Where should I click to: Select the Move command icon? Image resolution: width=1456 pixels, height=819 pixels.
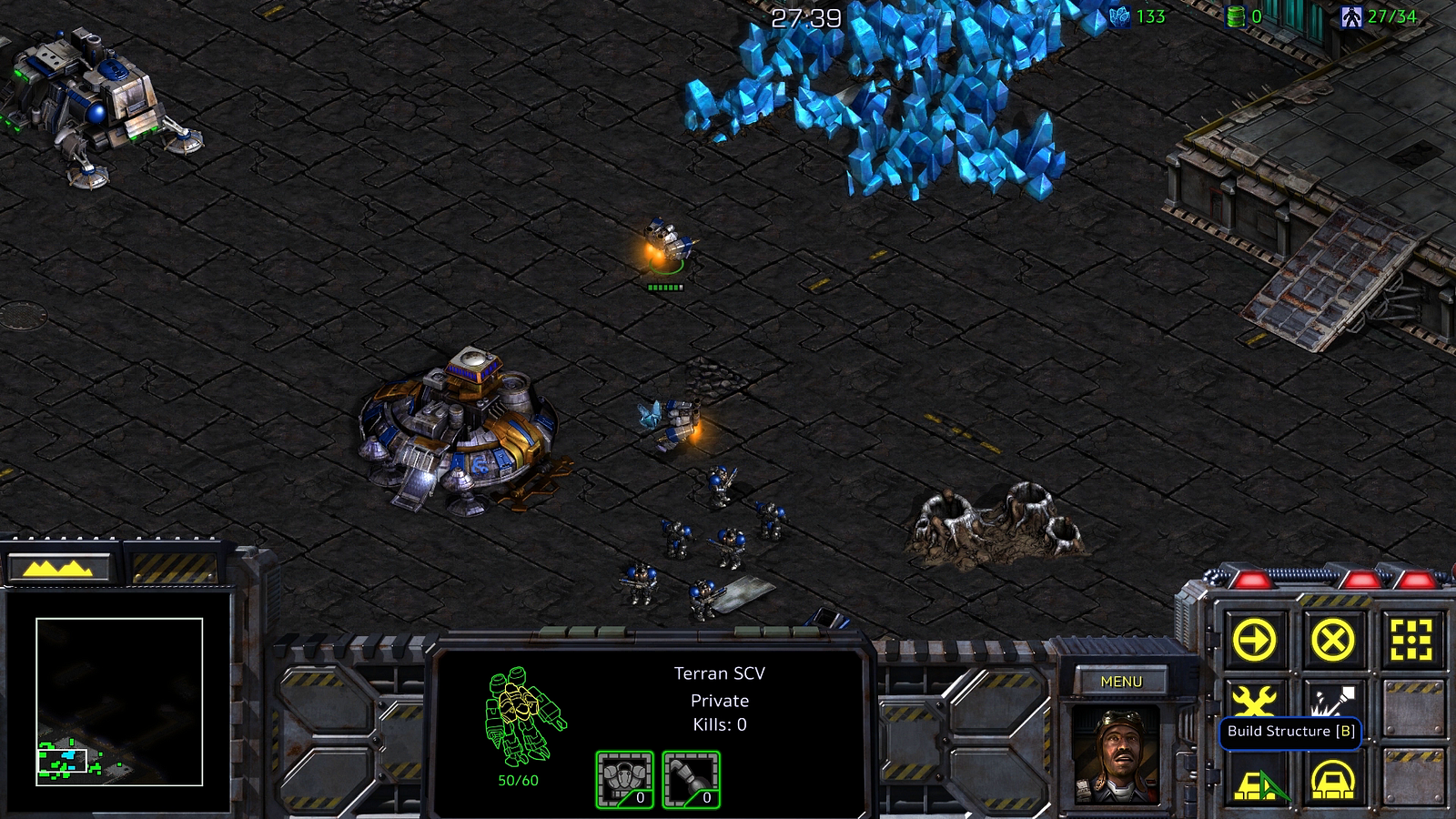pos(1254,640)
